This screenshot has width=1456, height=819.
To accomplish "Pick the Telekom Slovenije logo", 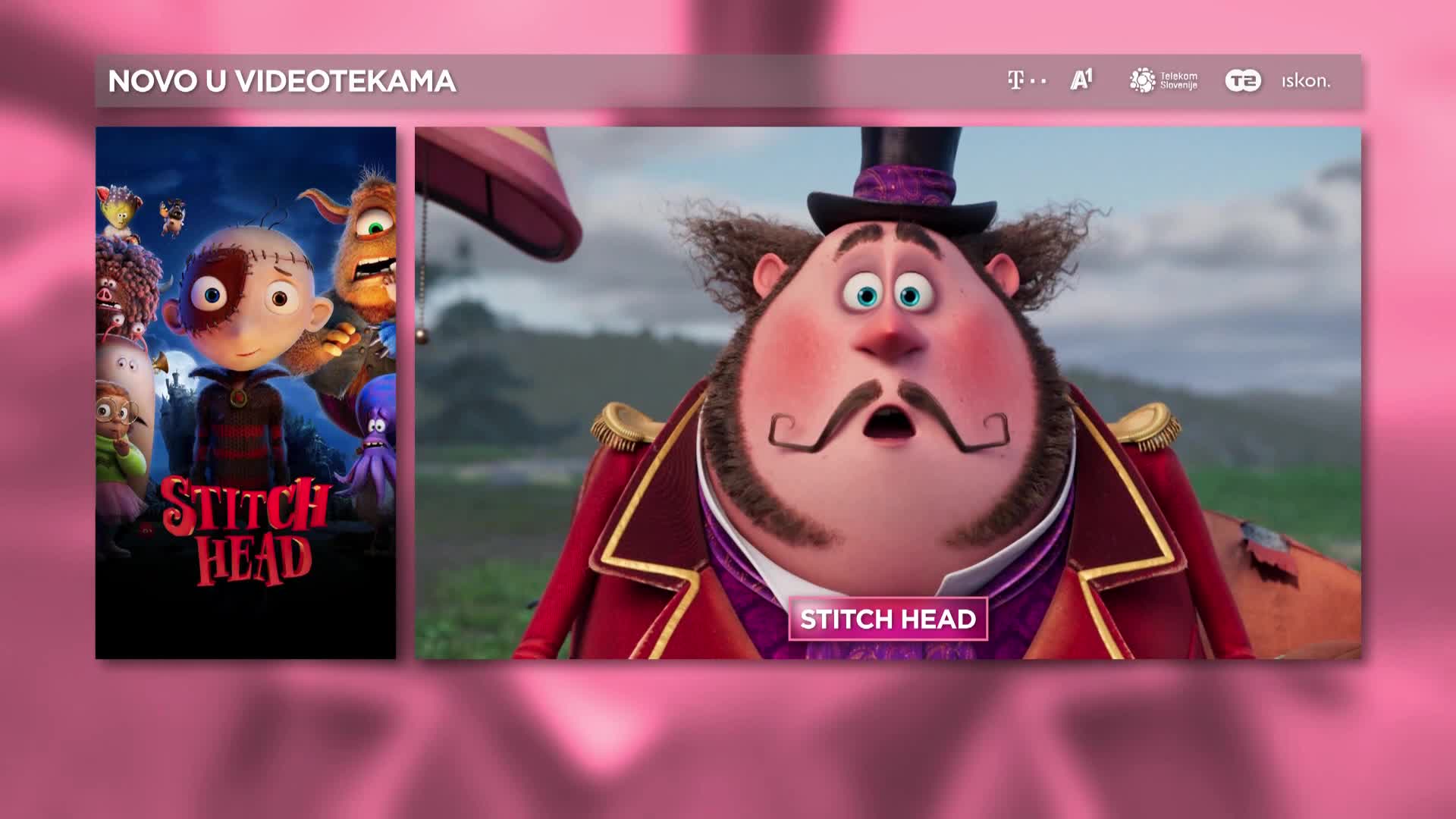I will (1163, 80).
